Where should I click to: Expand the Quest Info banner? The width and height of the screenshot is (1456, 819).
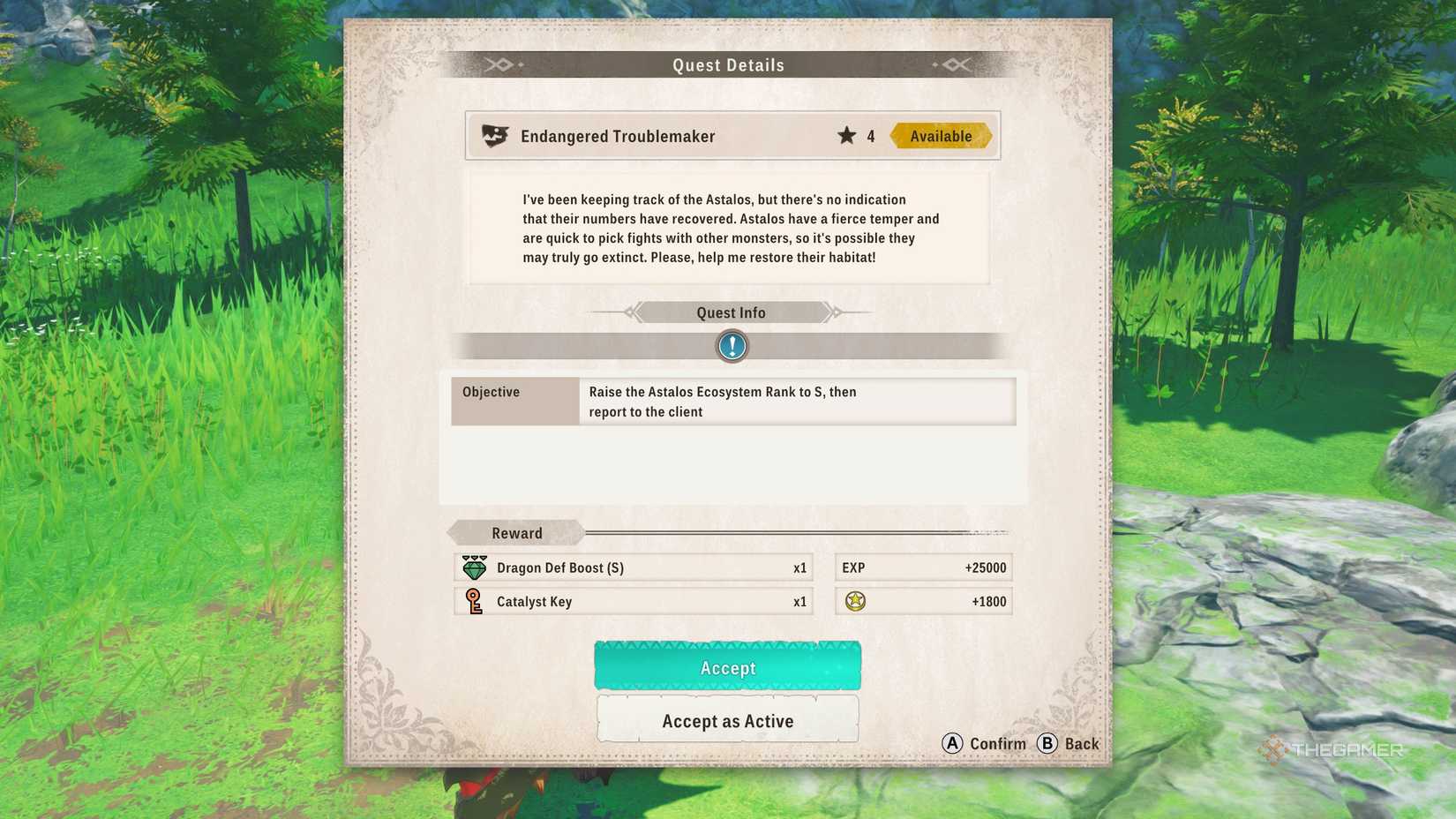click(x=730, y=312)
